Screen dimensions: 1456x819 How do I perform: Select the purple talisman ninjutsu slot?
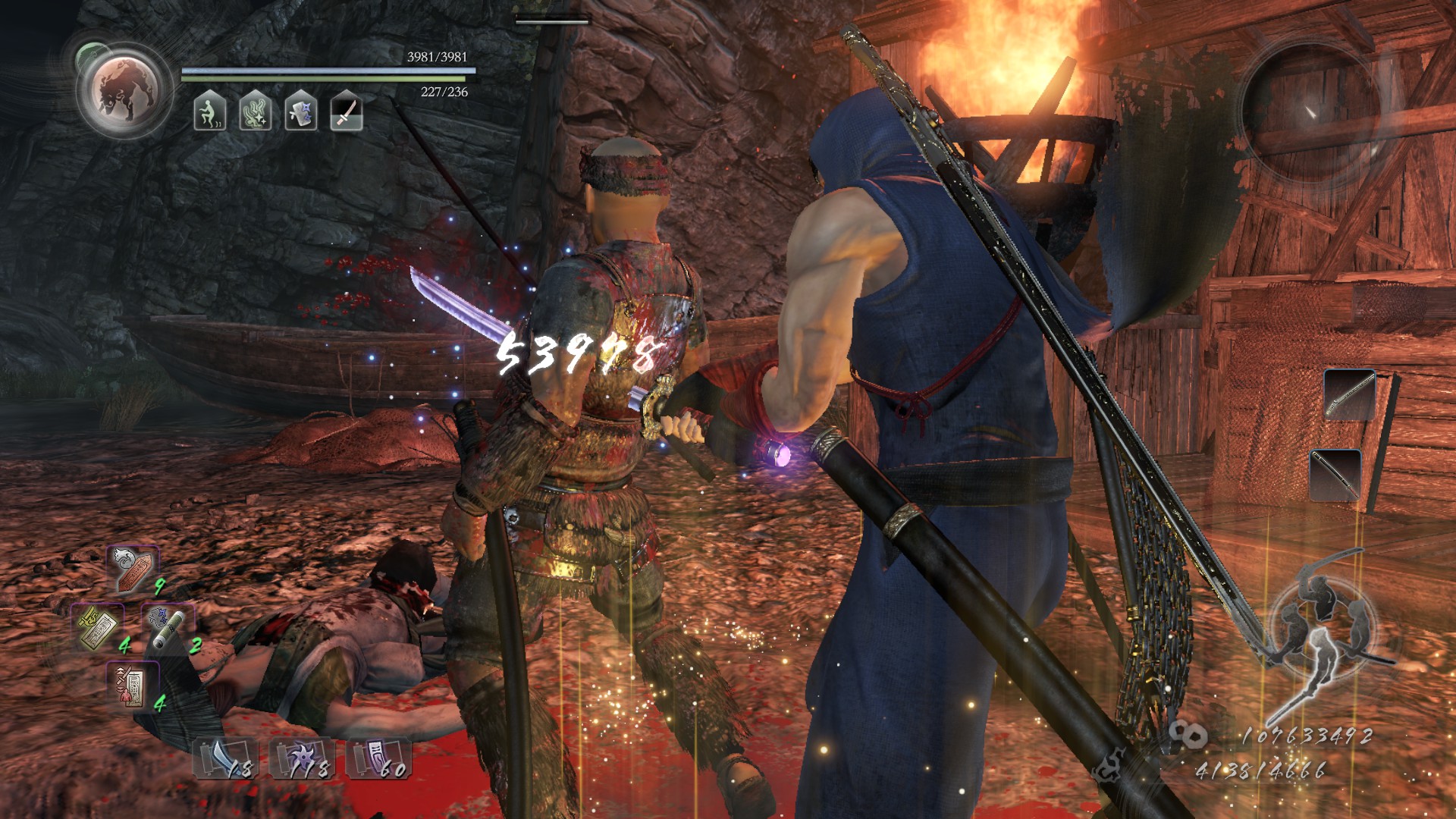(x=378, y=757)
